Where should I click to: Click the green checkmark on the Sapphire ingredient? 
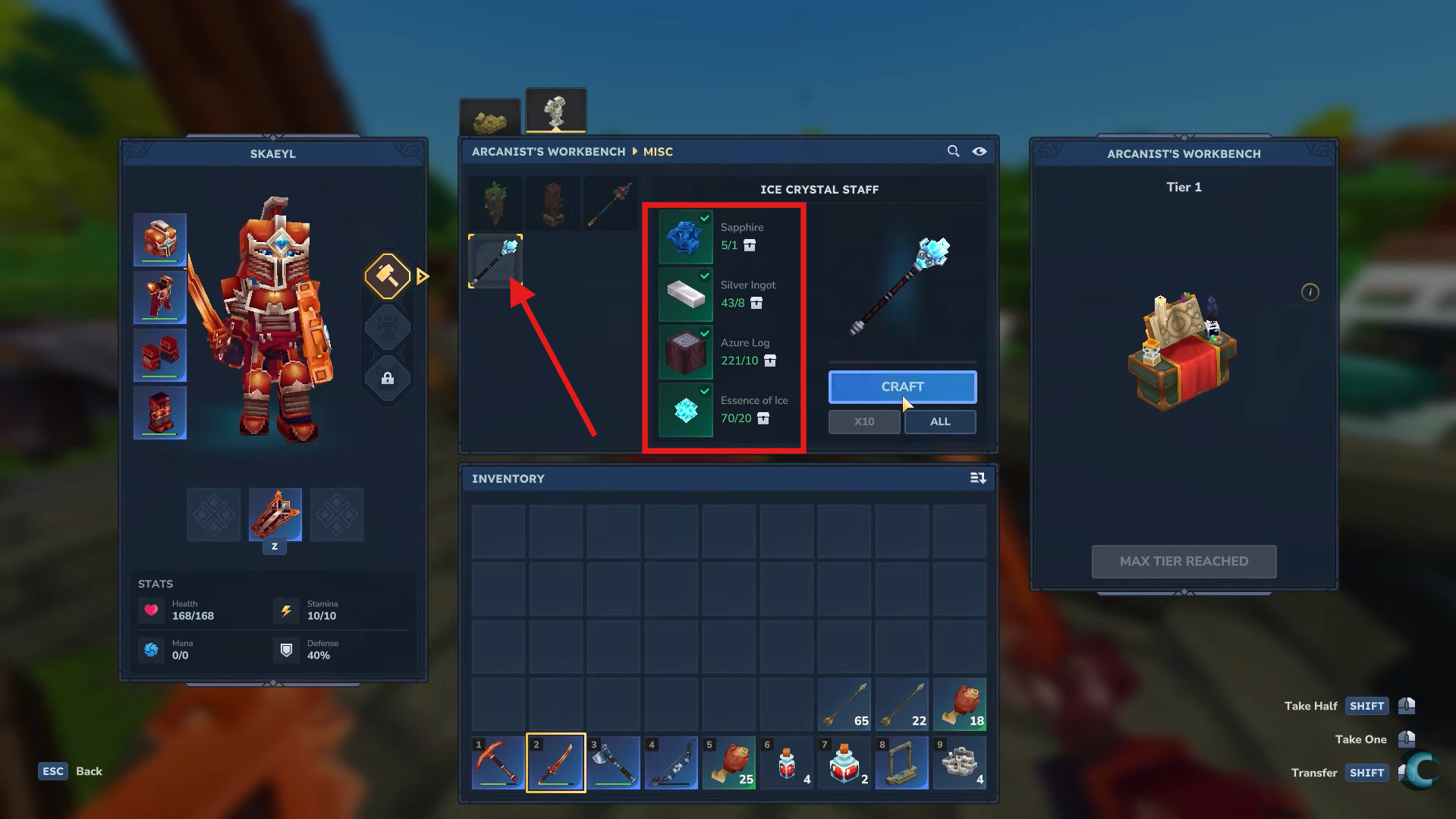[x=705, y=218]
